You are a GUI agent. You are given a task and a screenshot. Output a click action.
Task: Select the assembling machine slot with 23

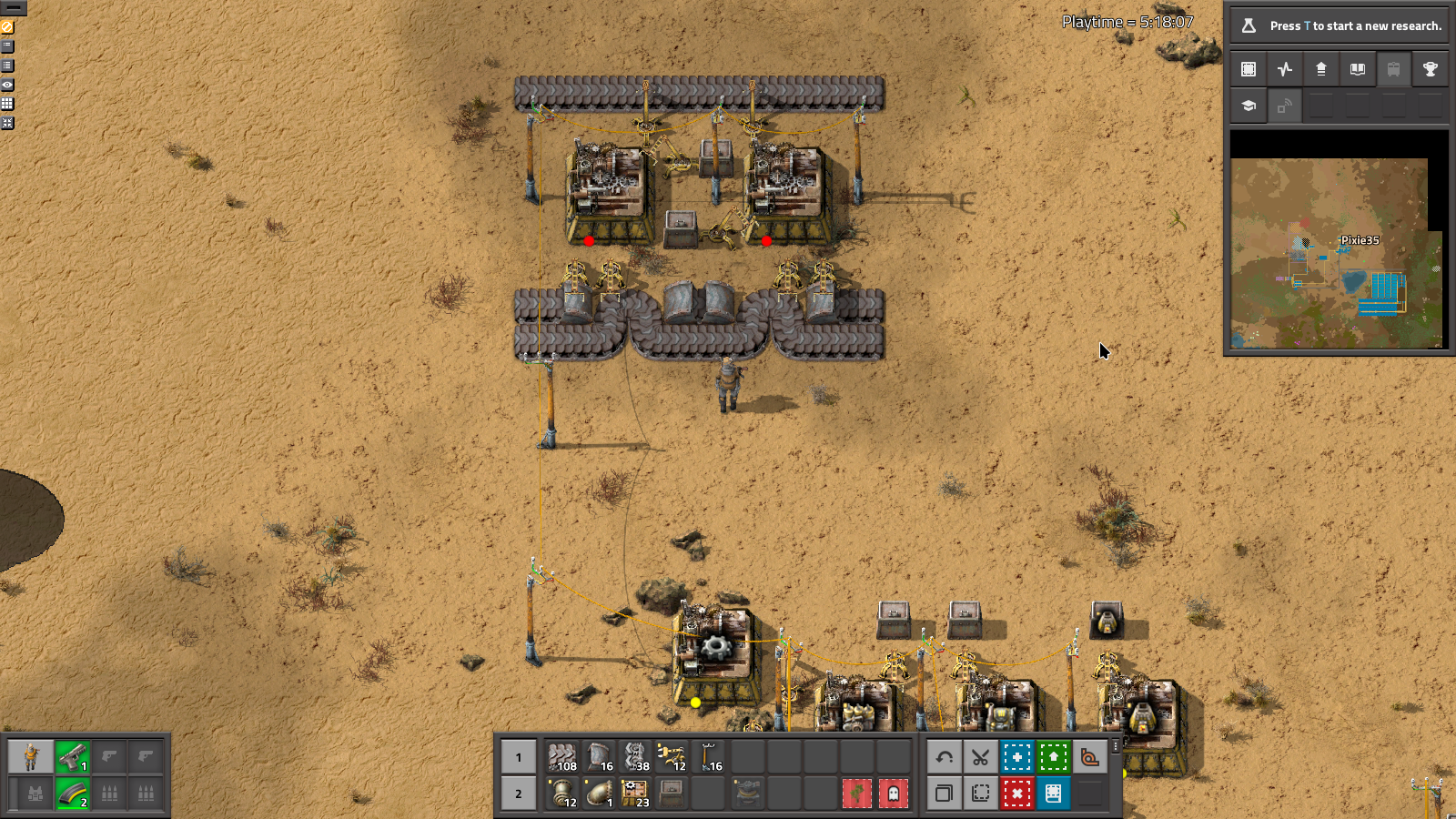coord(636,794)
